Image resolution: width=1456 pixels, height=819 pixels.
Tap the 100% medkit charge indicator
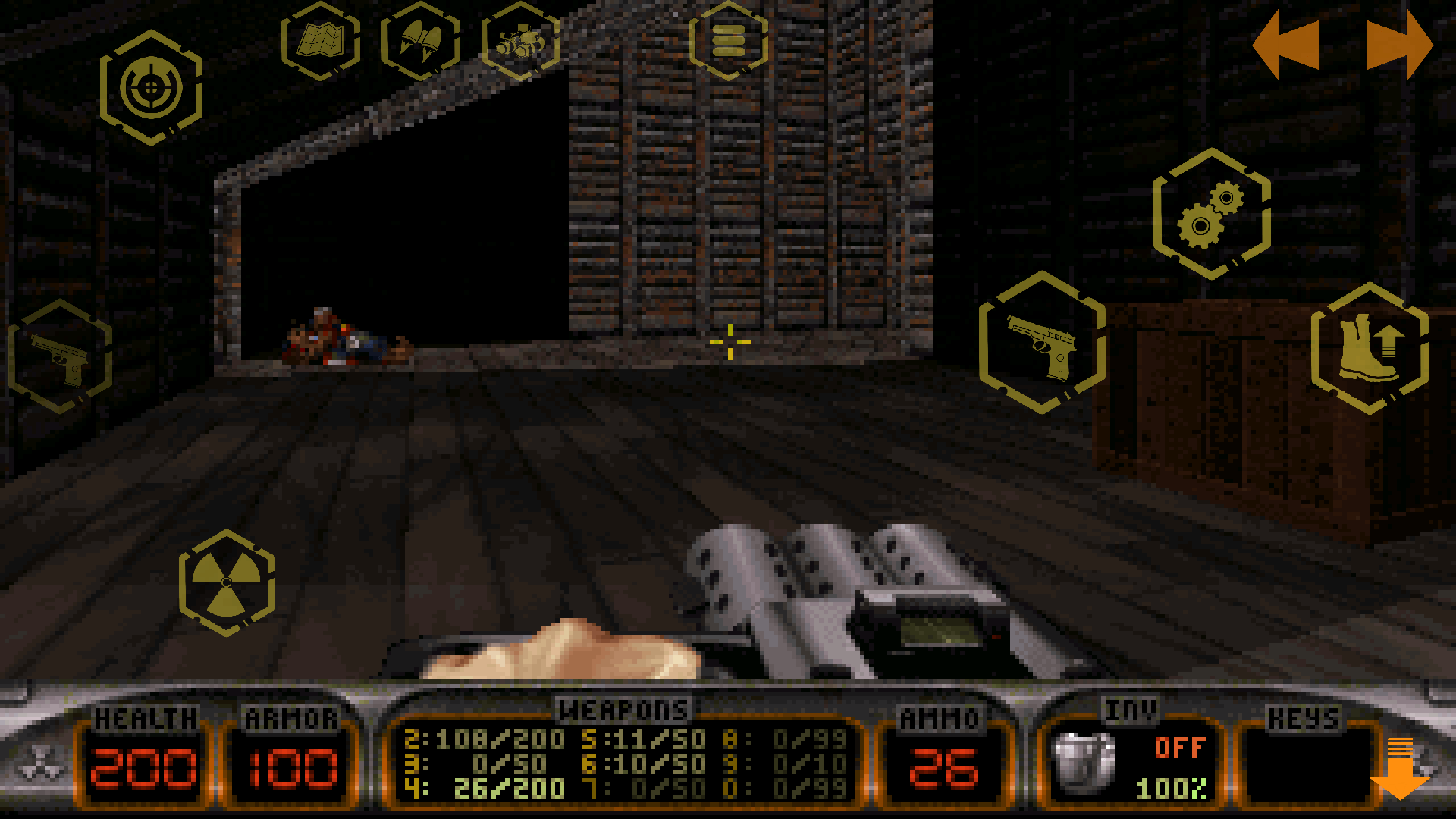[x=1172, y=787]
